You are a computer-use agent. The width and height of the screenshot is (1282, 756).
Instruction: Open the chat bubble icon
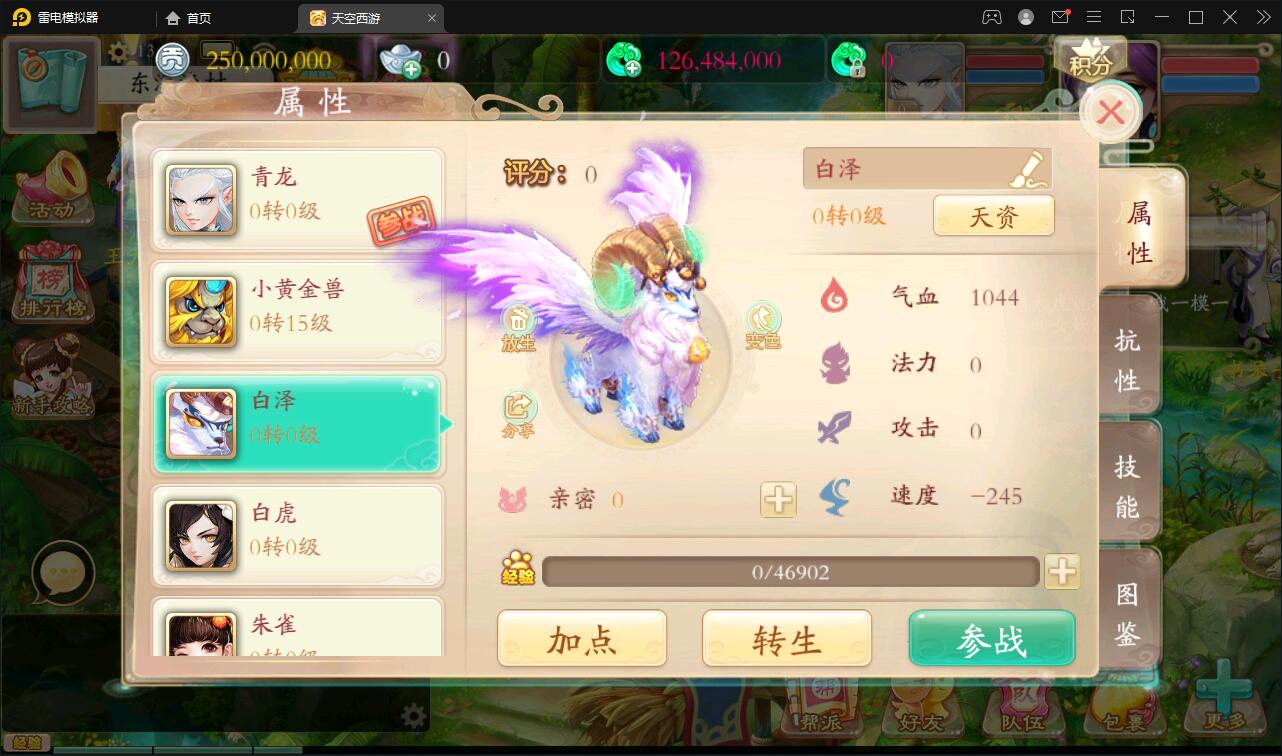click(62, 570)
